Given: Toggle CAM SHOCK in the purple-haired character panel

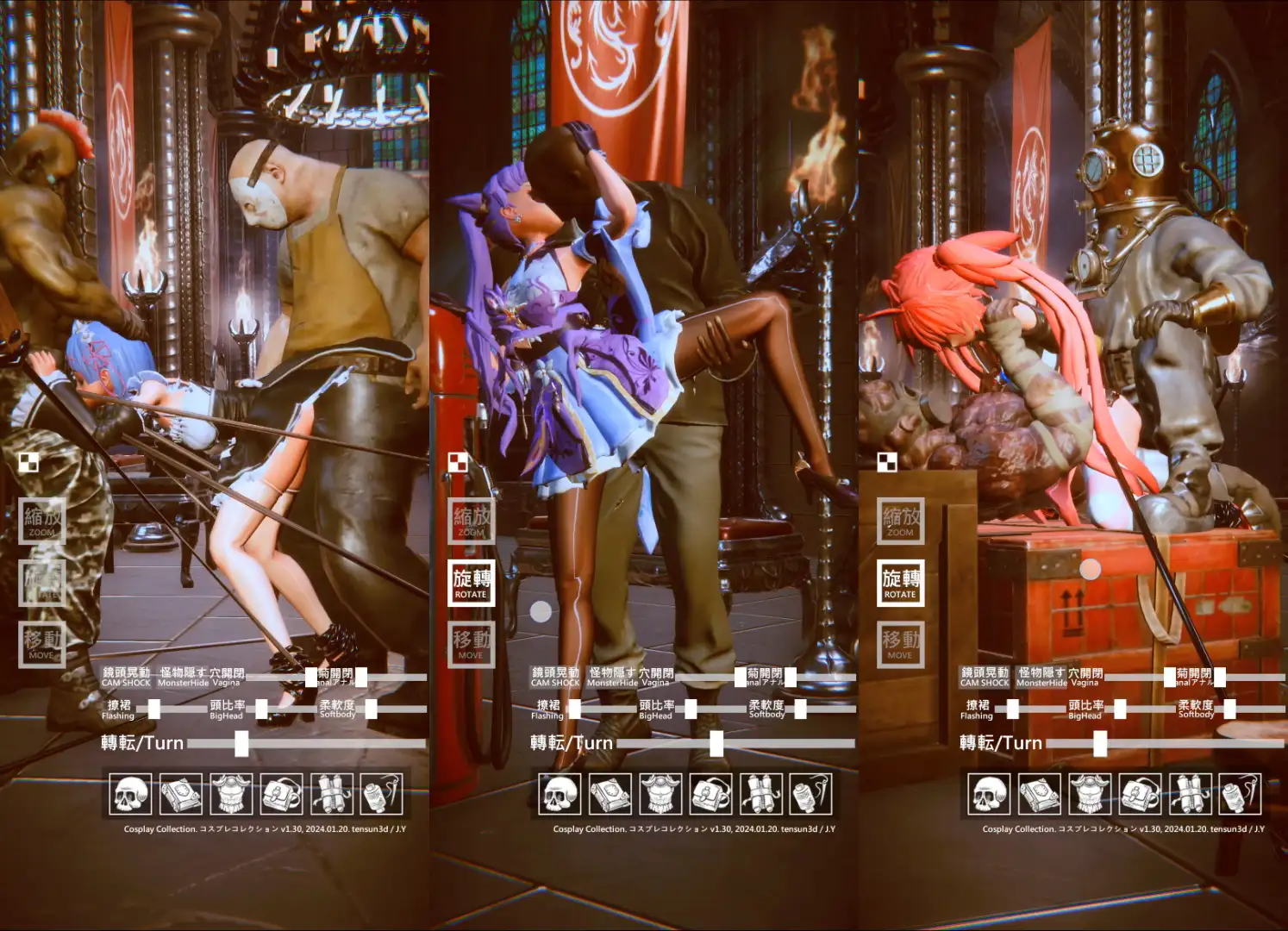Looking at the screenshot, I should 555,677.
